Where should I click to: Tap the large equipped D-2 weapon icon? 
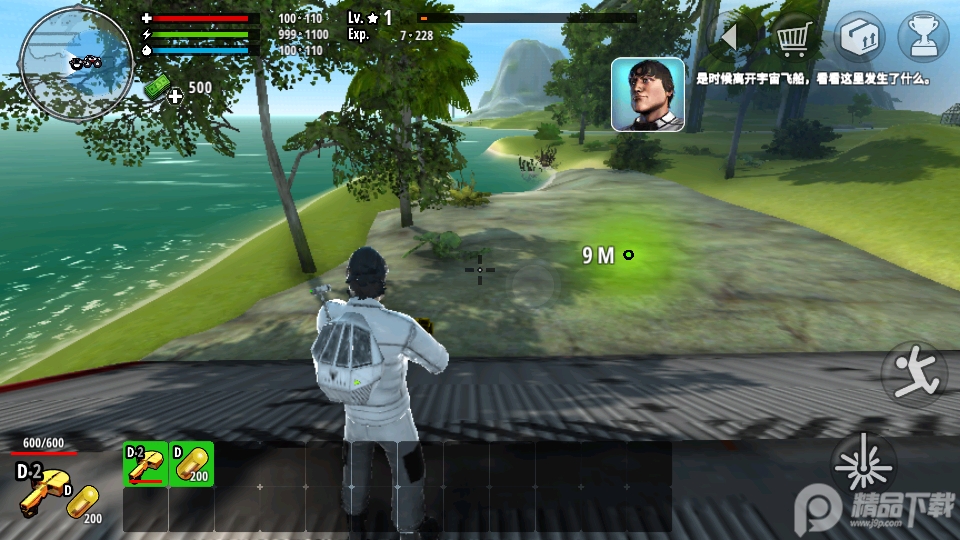pyautogui.click(x=40, y=490)
